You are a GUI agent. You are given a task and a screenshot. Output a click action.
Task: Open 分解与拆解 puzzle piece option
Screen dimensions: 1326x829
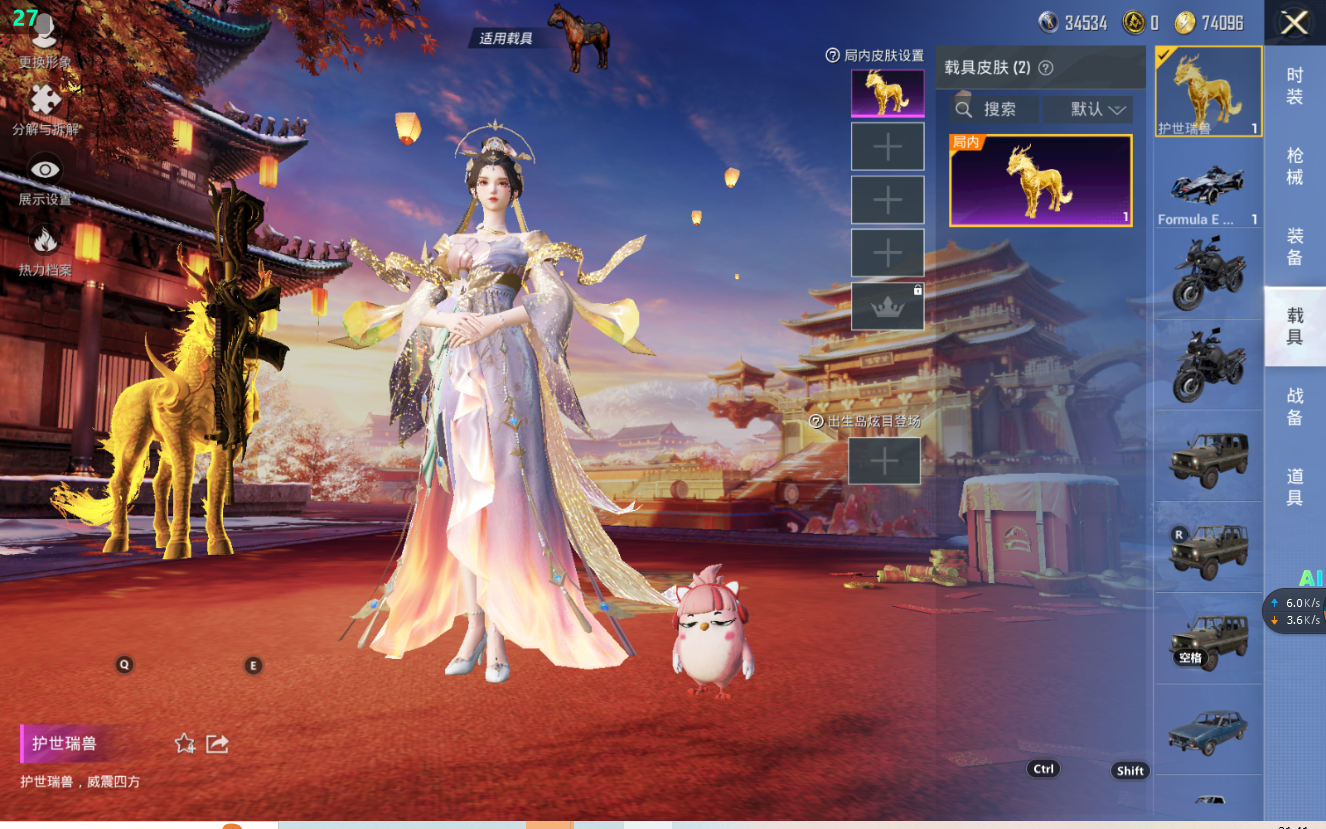coord(44,110)
